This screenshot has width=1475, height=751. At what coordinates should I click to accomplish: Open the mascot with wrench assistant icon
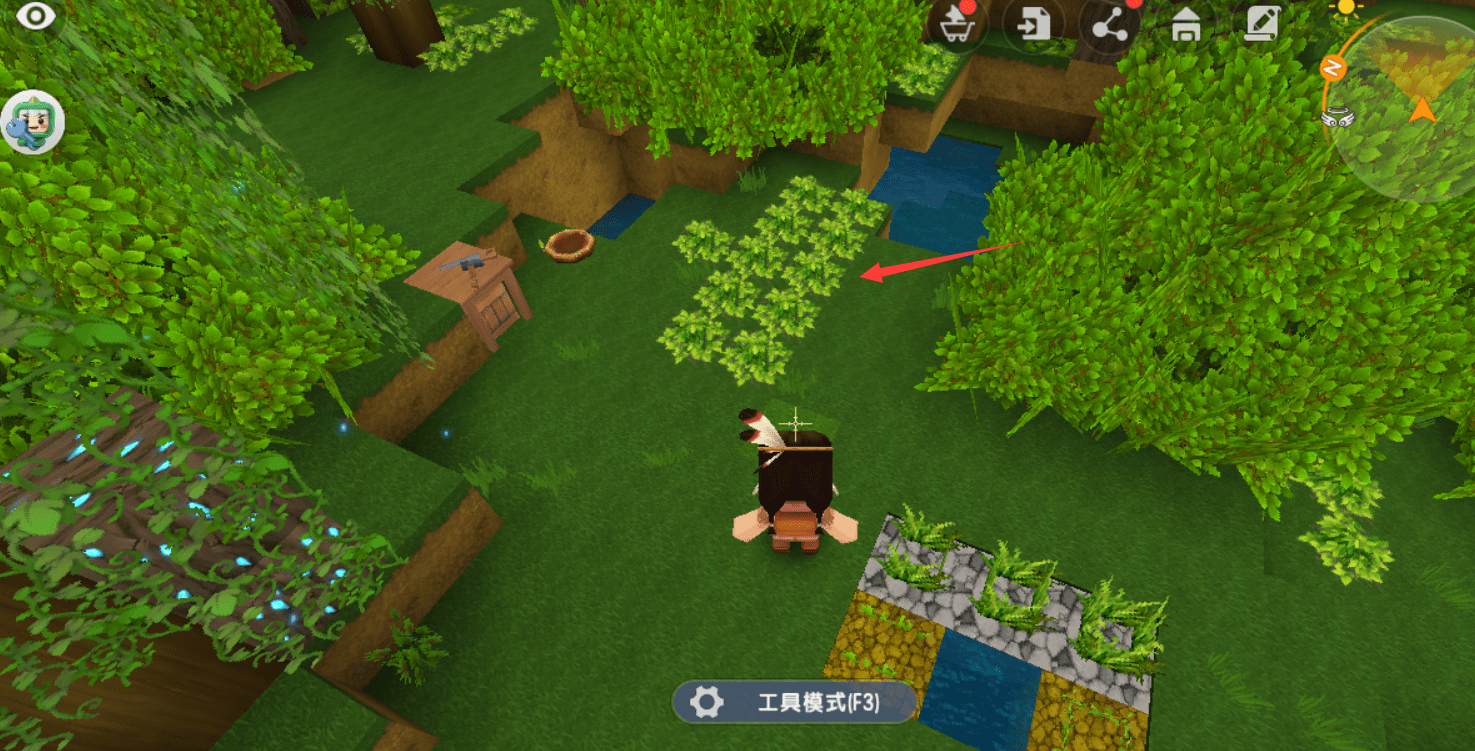(32, 124)
